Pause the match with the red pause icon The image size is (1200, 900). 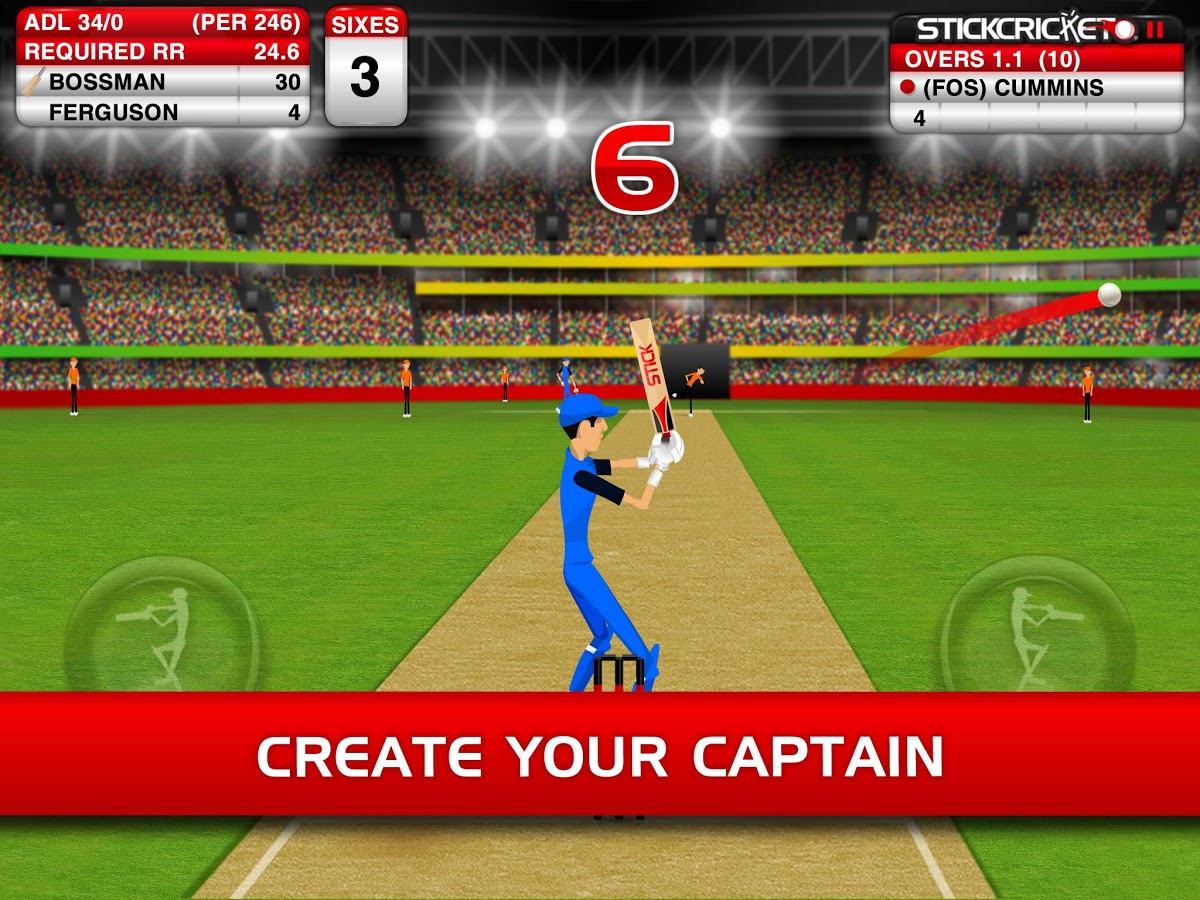[1155, 29]
